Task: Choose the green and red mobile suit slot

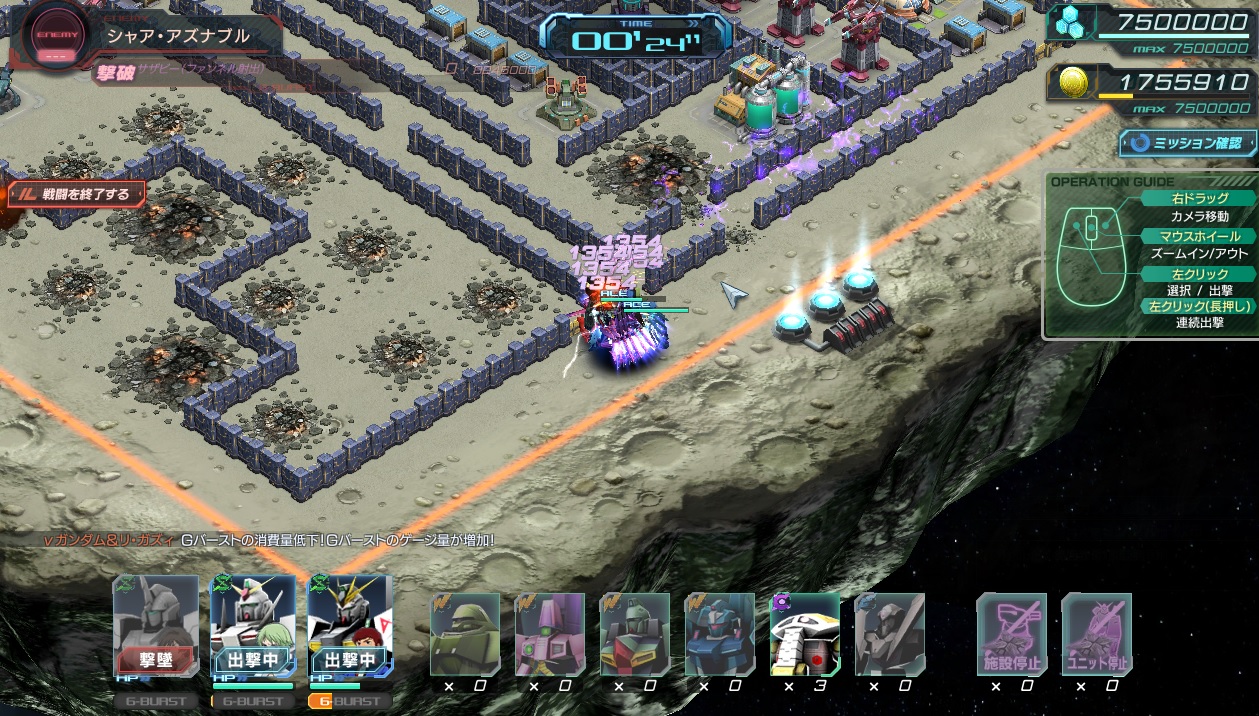Action: tap(635, 634)
